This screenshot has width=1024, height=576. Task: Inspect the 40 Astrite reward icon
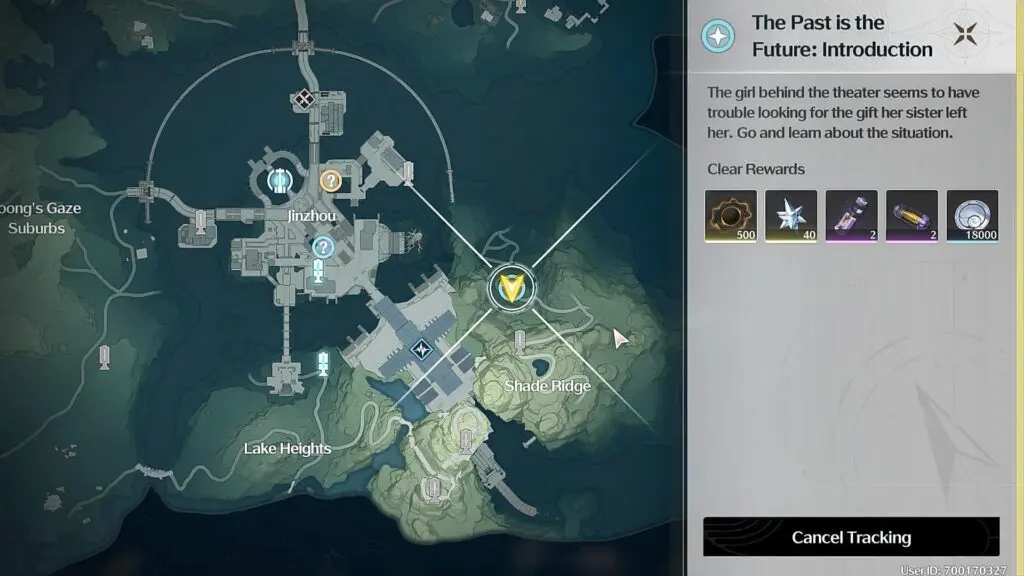click(791, 217)
